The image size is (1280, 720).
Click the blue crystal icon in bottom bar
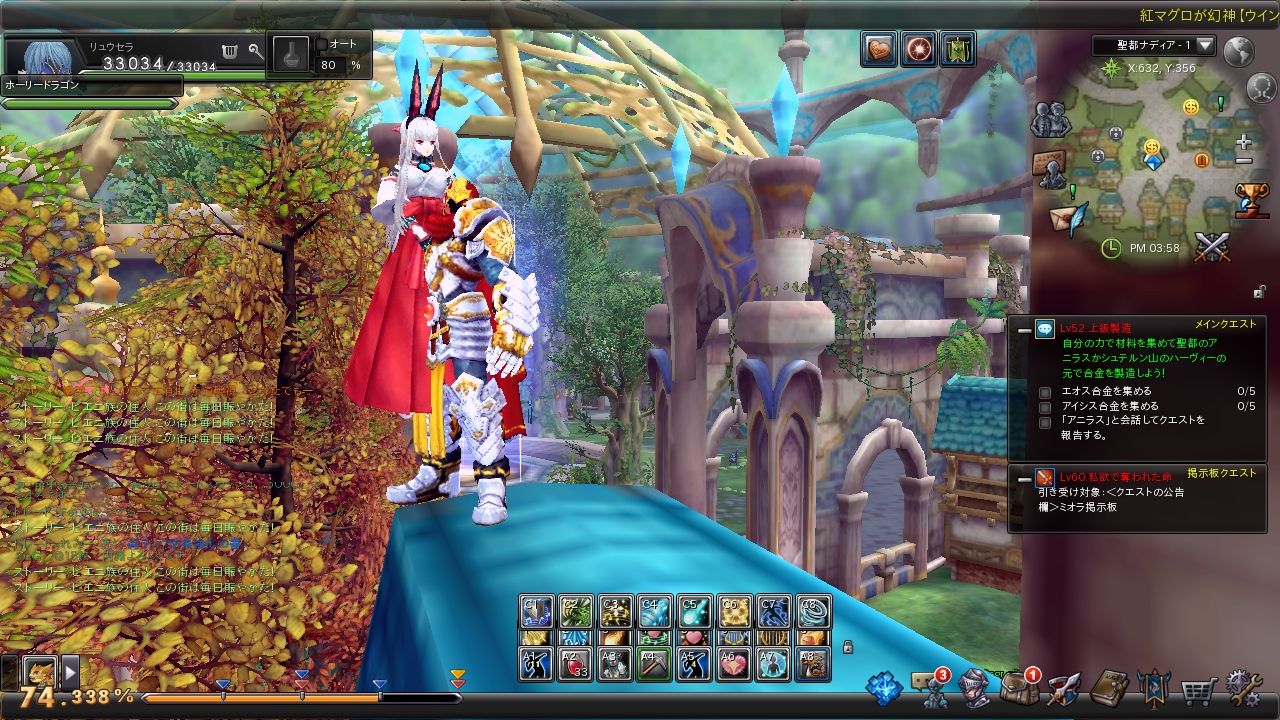point(884,689)
